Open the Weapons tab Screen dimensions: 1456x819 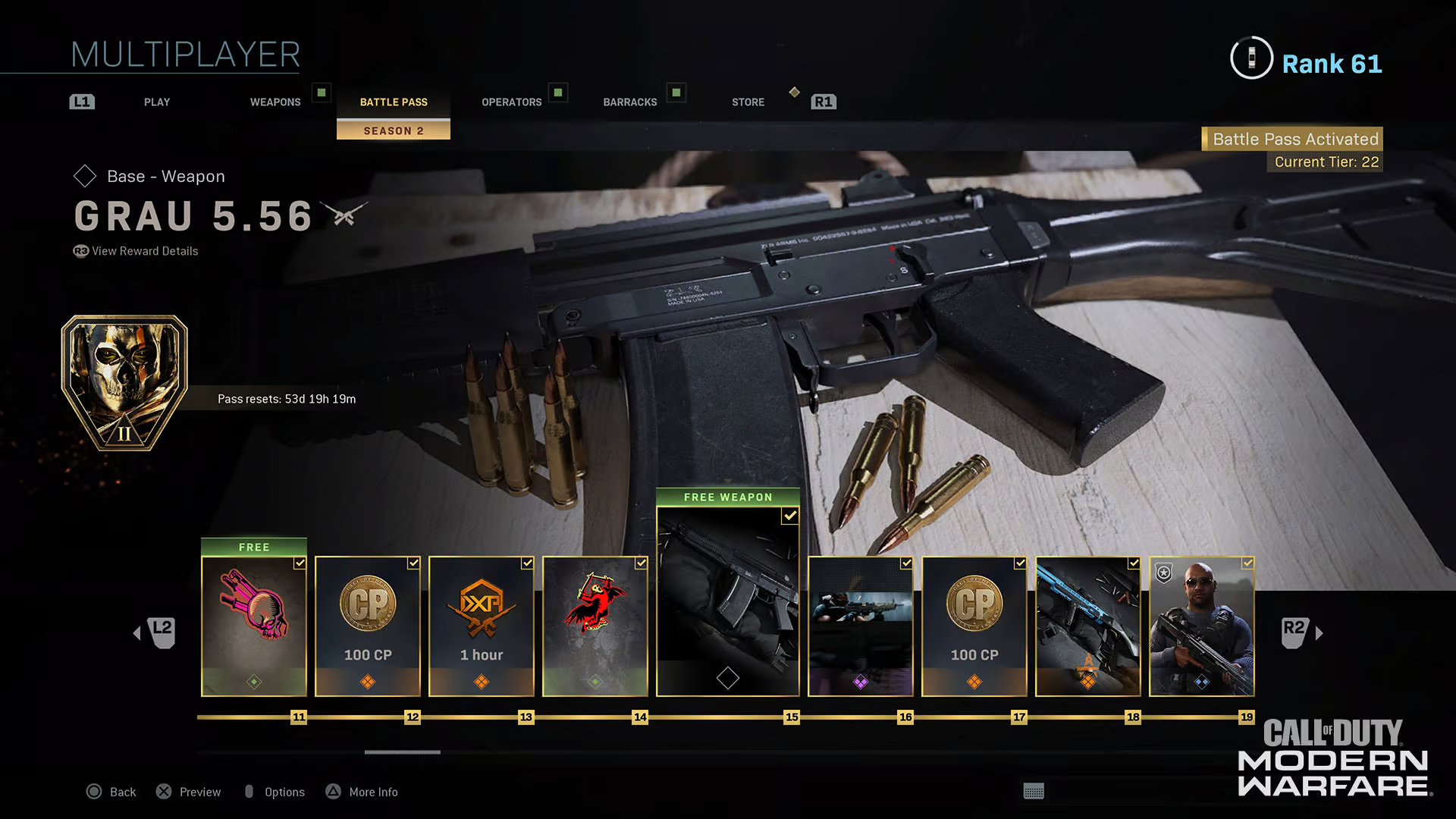point(275,102)
